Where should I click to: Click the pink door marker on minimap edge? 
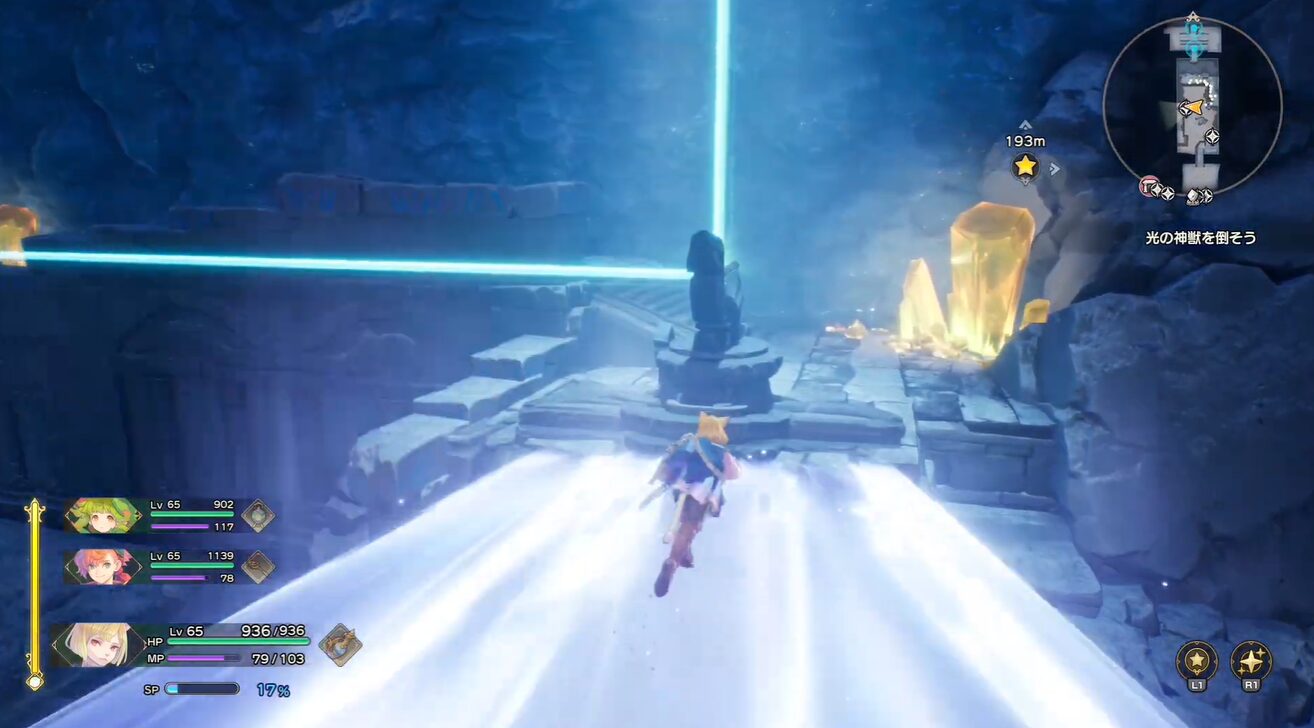click(x=1150, y=185)
